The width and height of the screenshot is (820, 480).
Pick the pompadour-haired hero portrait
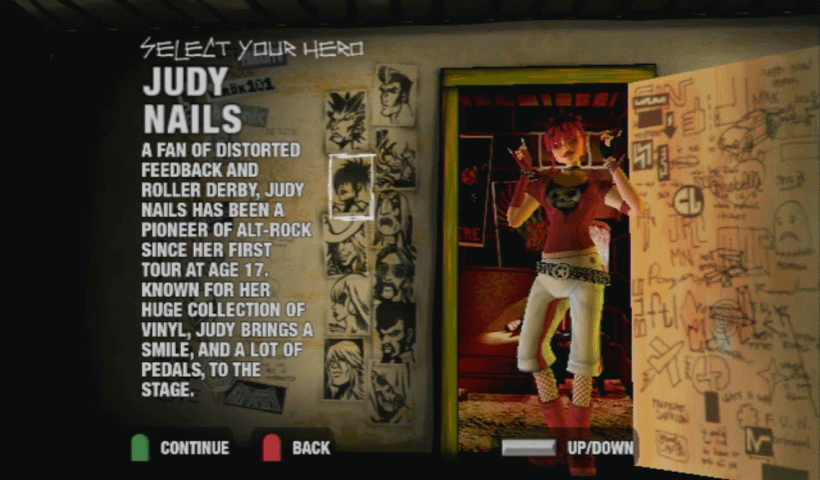(x=397, y=95)
